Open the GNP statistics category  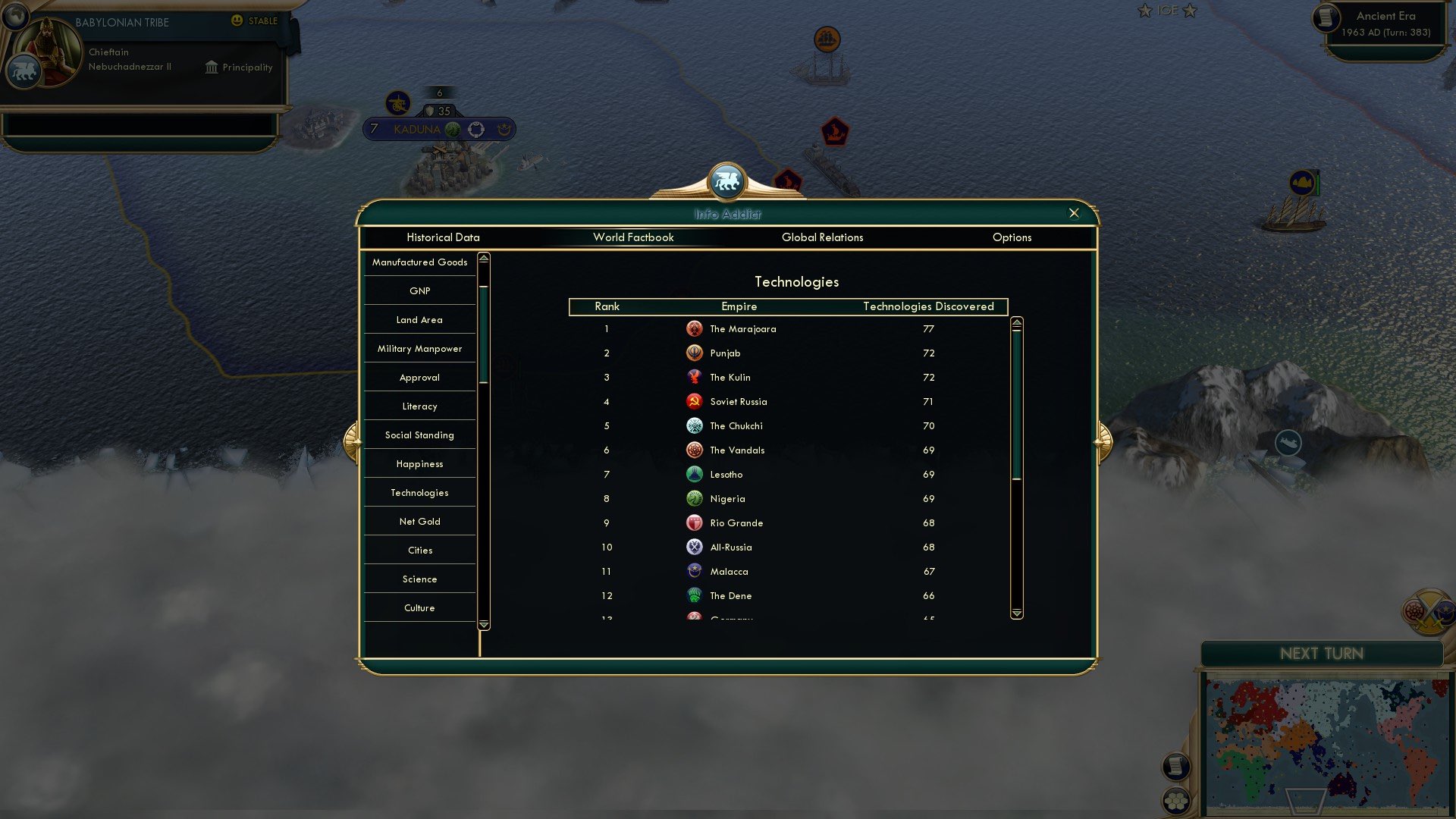[x=419, y=290]
